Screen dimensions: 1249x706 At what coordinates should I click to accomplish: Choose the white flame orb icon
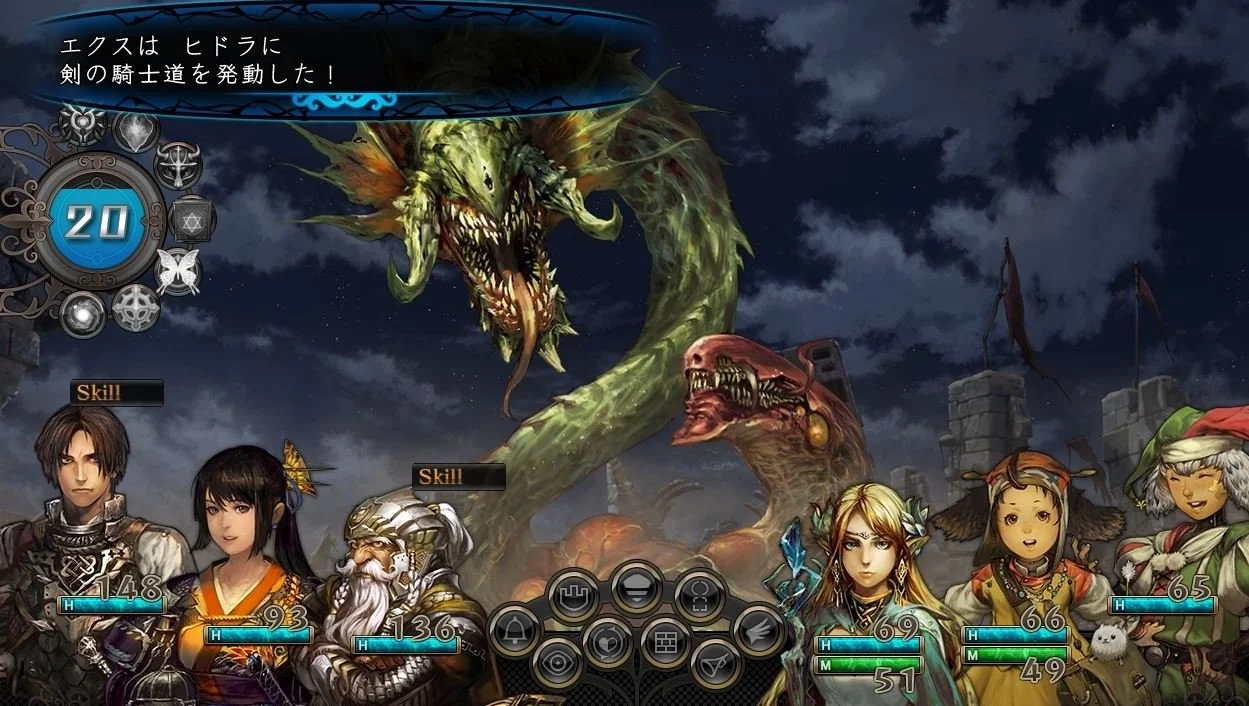[136, 129]
